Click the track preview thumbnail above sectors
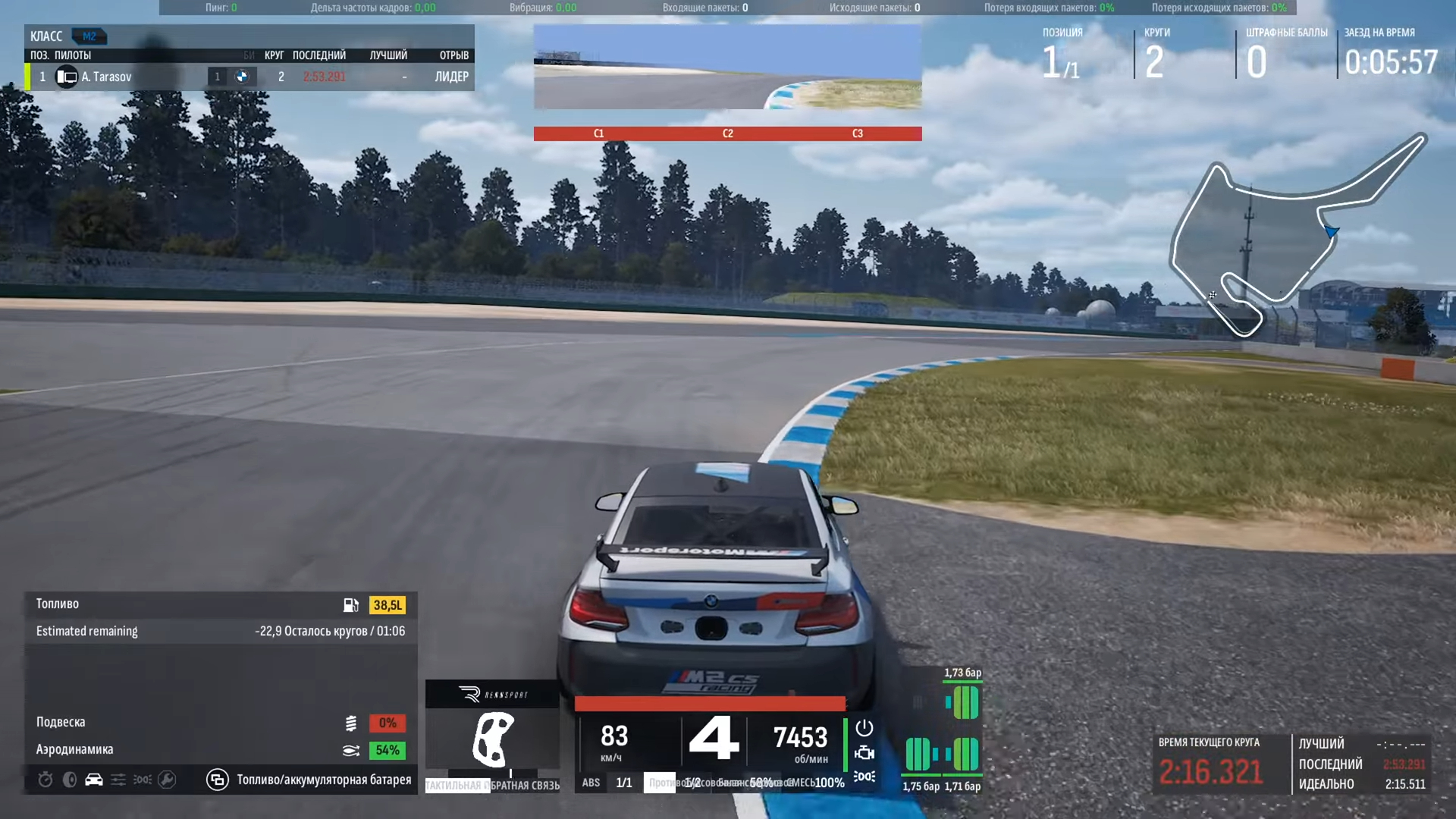The image size is (1456, 819). (x=727, y=67)
